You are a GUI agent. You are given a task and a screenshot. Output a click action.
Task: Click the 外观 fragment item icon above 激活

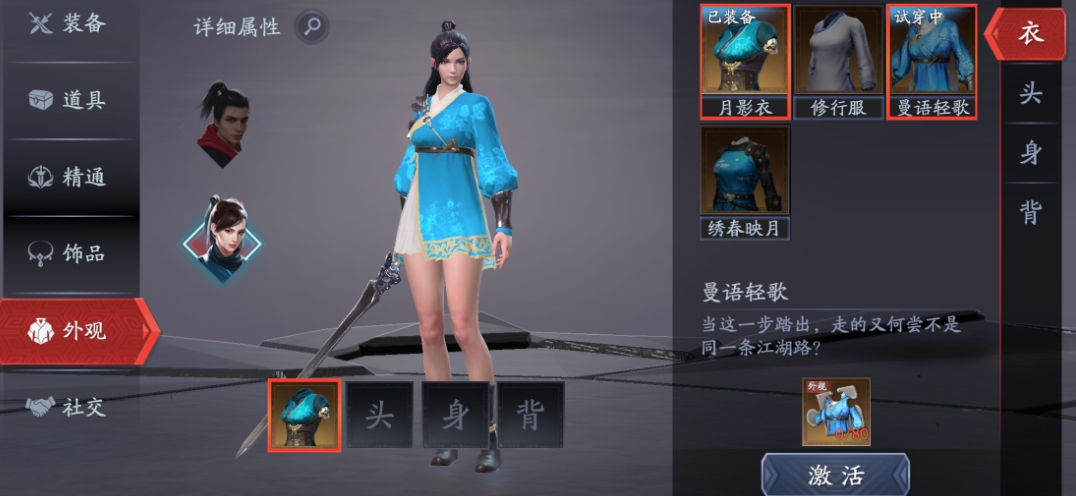tap(835, 412)
